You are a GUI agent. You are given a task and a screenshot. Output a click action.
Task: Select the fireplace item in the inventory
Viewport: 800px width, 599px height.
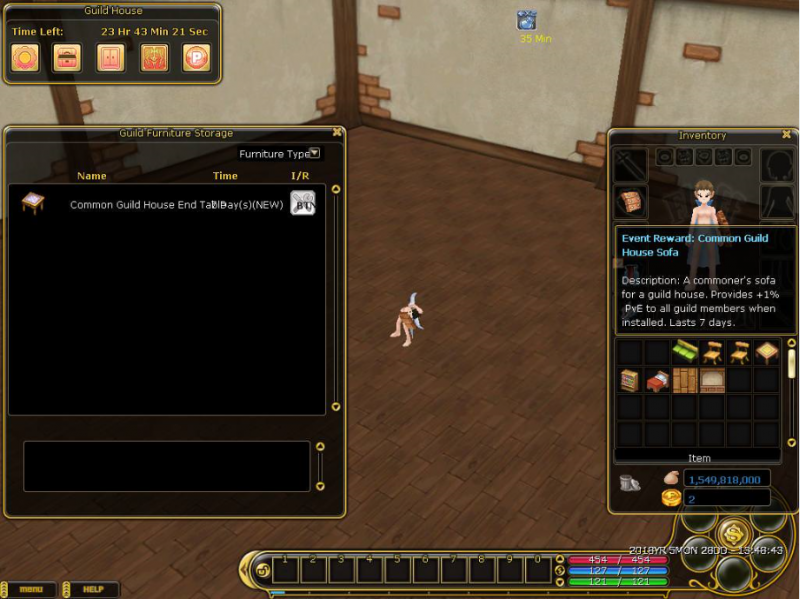tap(711, 380)
